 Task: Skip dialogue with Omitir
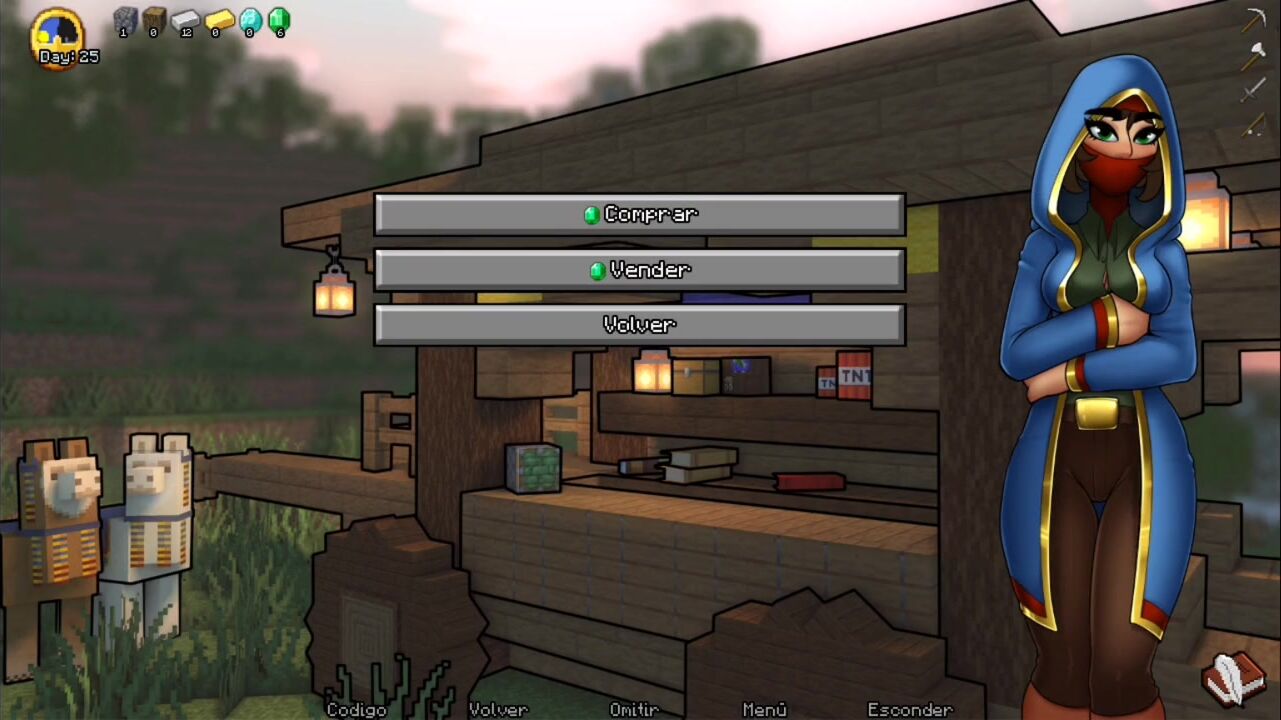634,709
